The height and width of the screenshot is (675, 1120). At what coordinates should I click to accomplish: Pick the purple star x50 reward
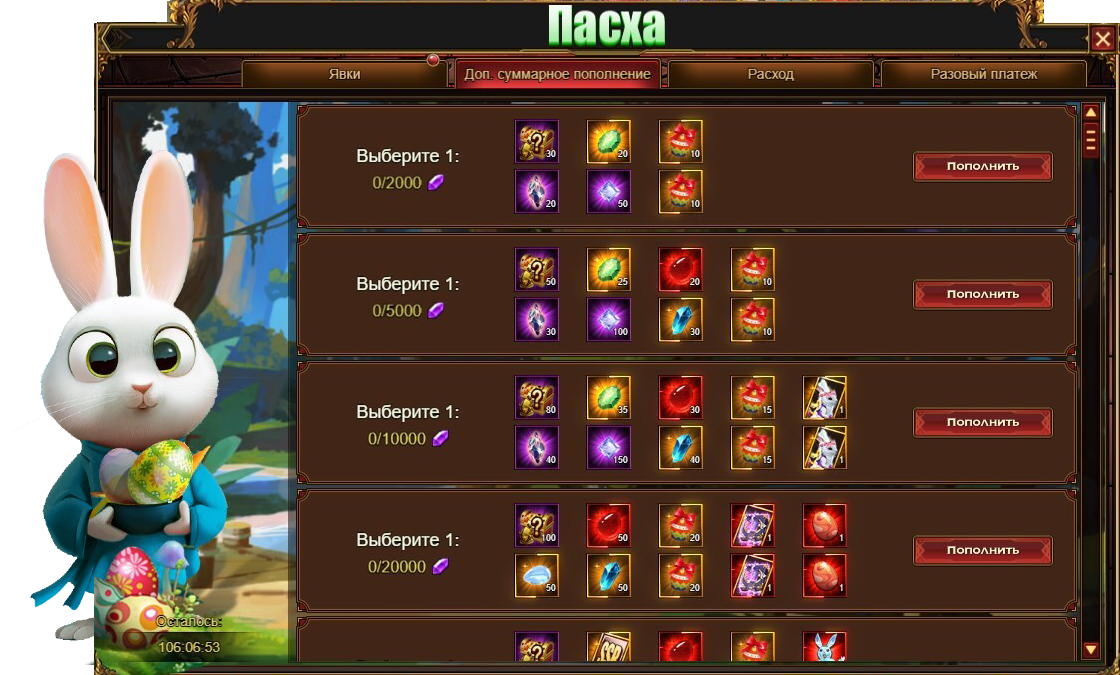click(x=608, y=191)
